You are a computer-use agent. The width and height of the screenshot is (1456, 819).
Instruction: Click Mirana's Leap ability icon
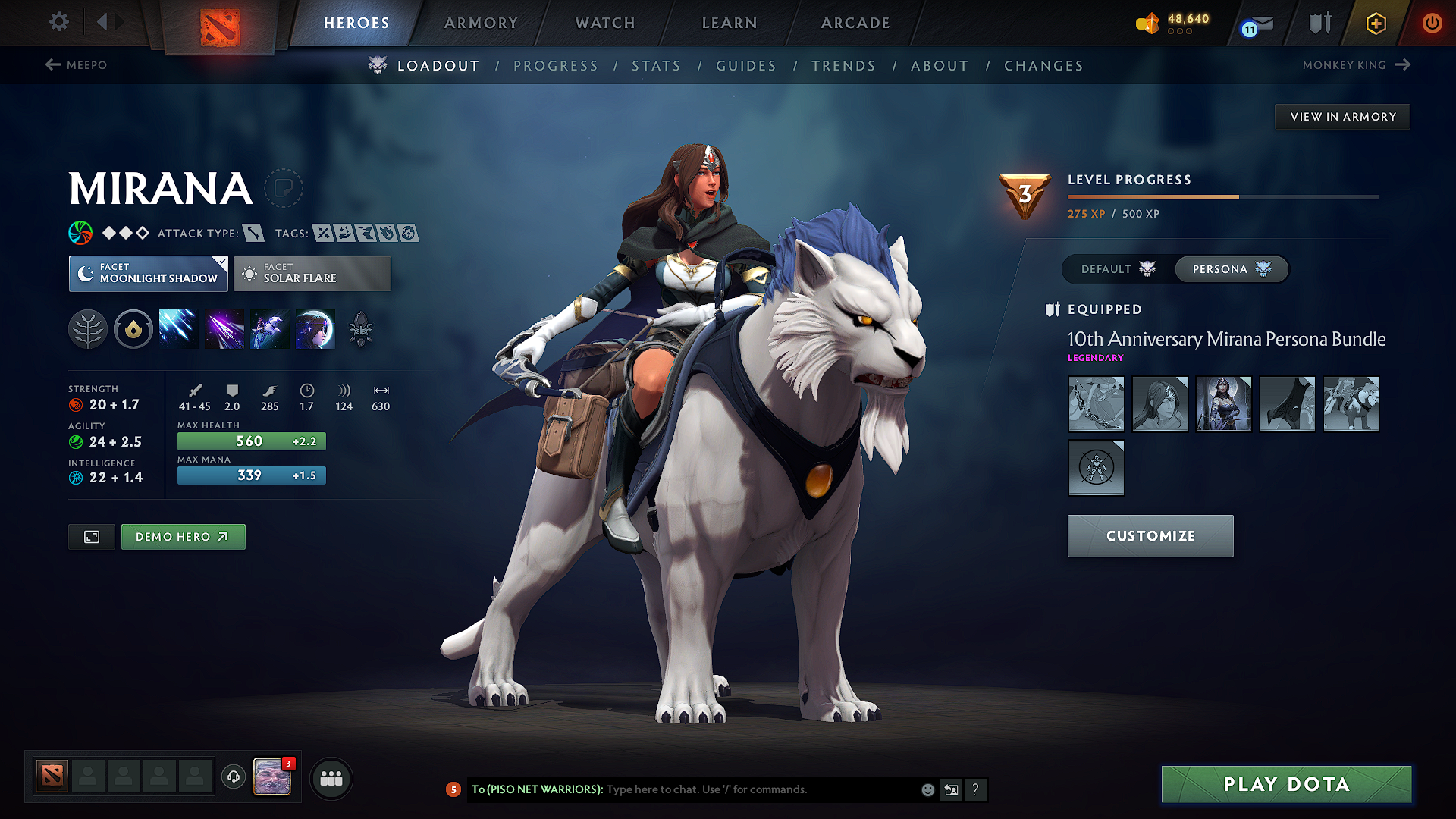point(270,328)
